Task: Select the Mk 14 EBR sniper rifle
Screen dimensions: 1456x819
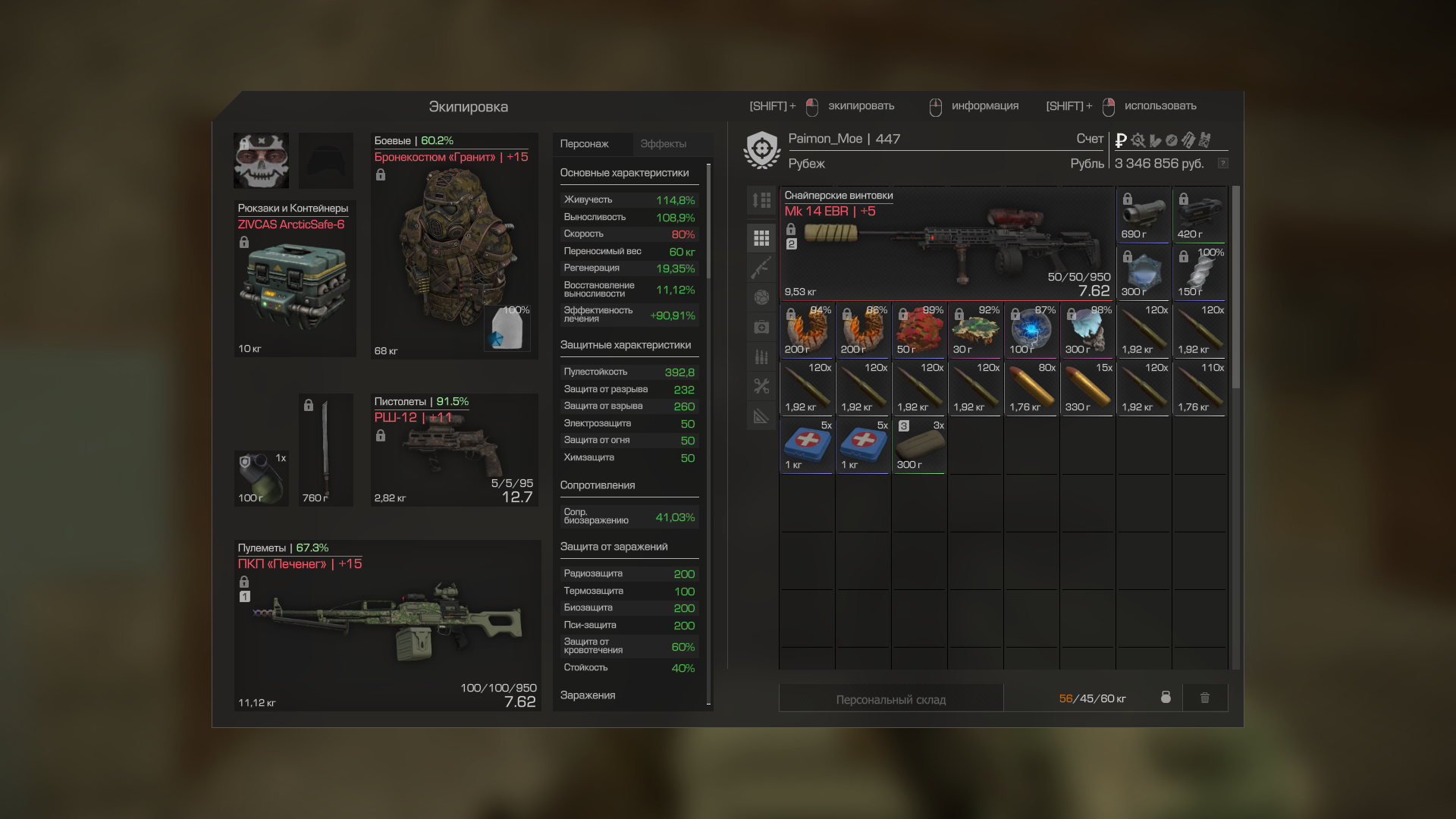Action: click(x=947, y=243)
